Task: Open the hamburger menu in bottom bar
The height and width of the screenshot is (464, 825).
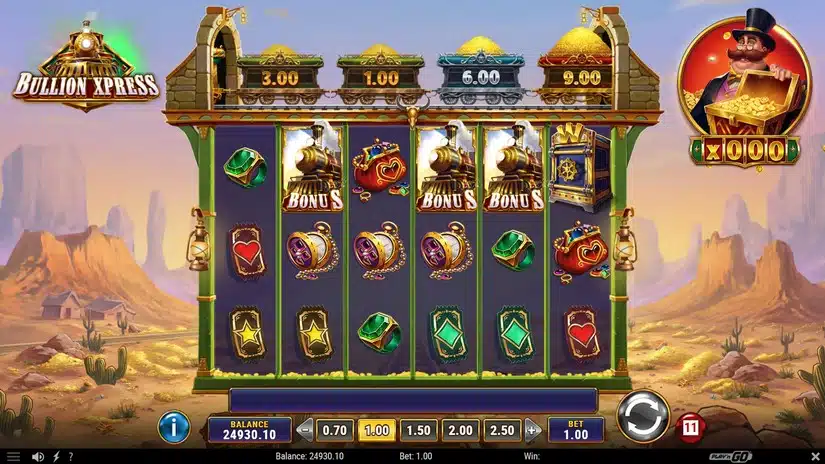Action: coord(13,457)
